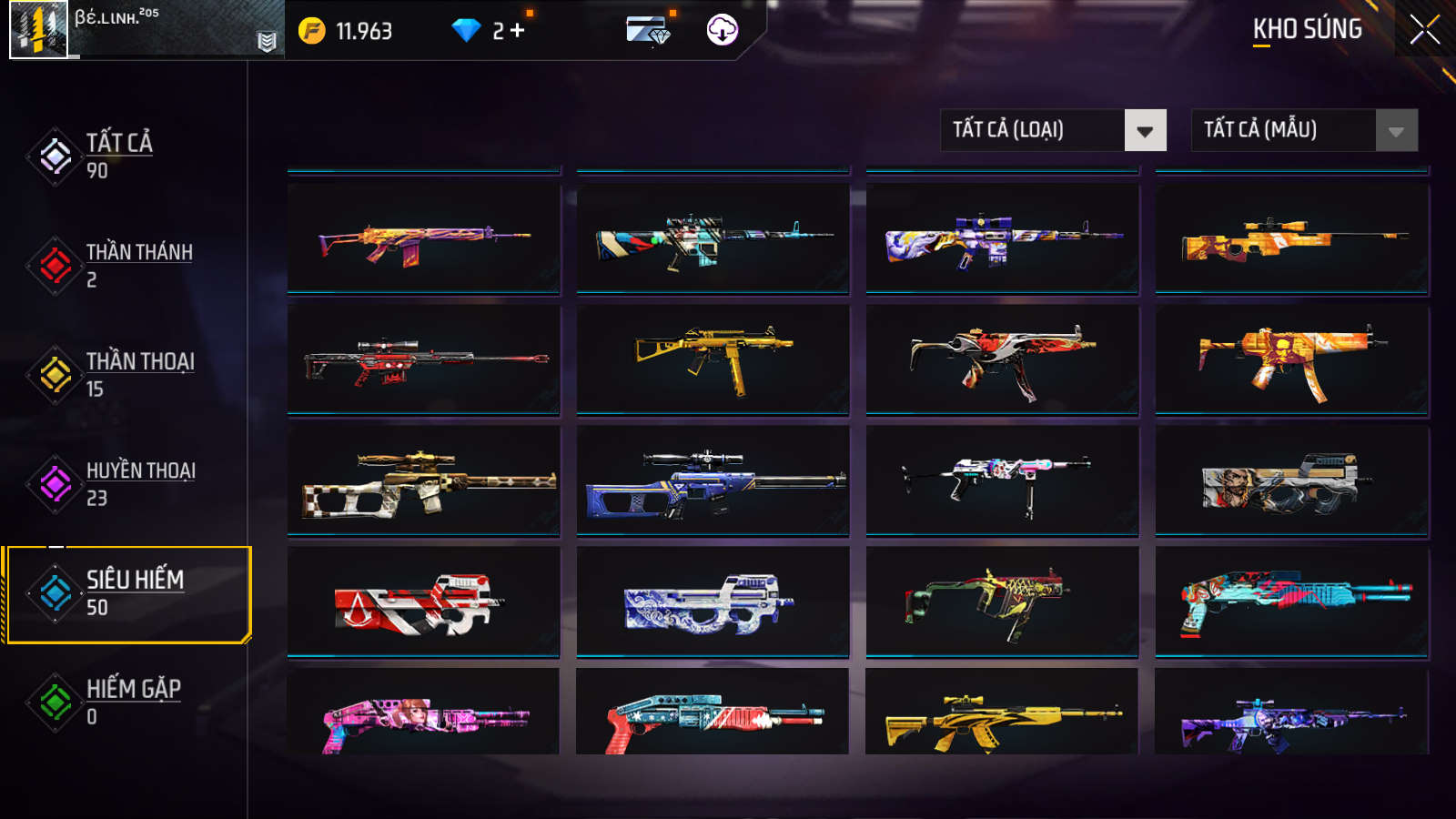
Task: Choose the checkered VSS sniper skin
Action: [423, 480]
